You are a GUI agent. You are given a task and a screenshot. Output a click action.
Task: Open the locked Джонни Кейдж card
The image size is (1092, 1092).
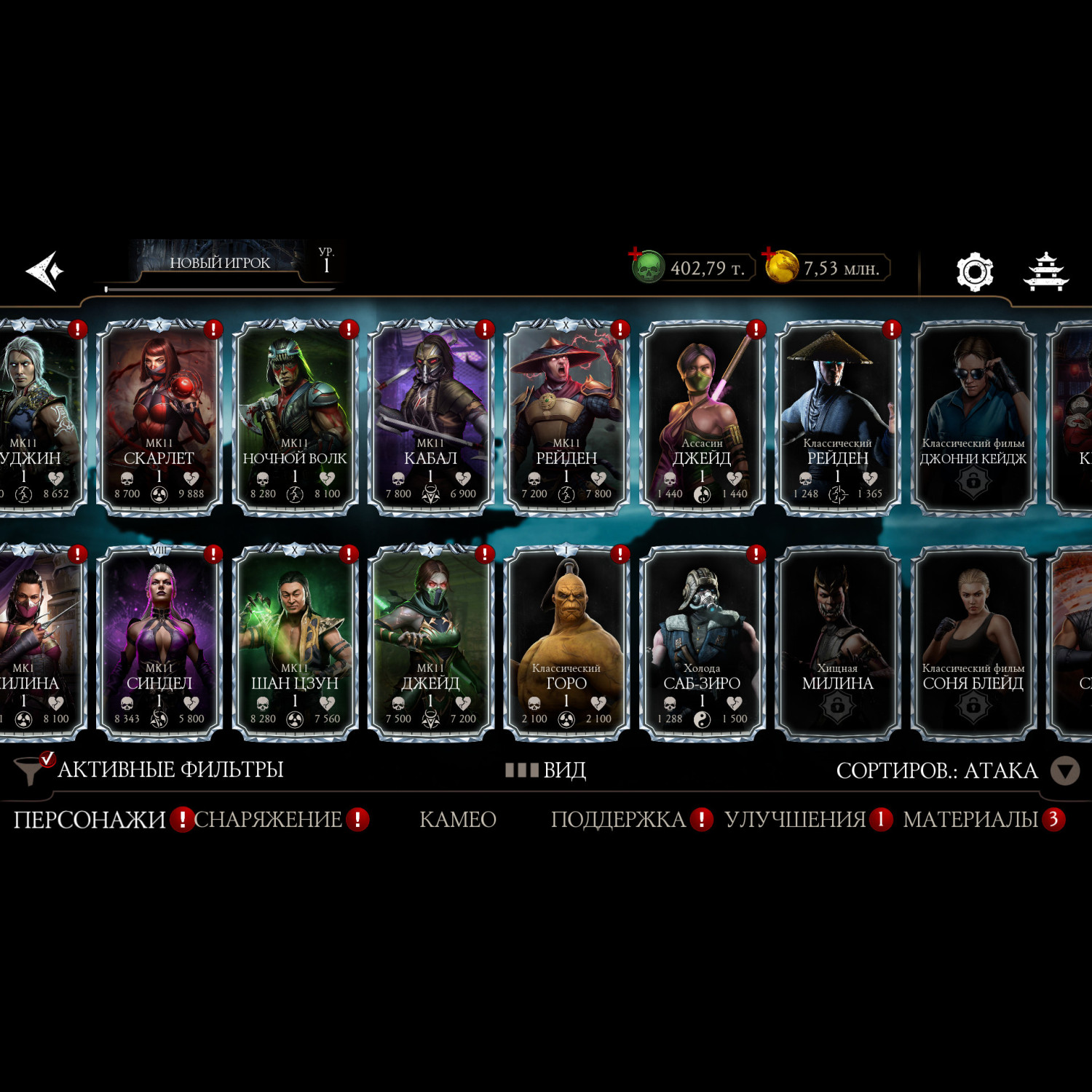tap(973, 418)
